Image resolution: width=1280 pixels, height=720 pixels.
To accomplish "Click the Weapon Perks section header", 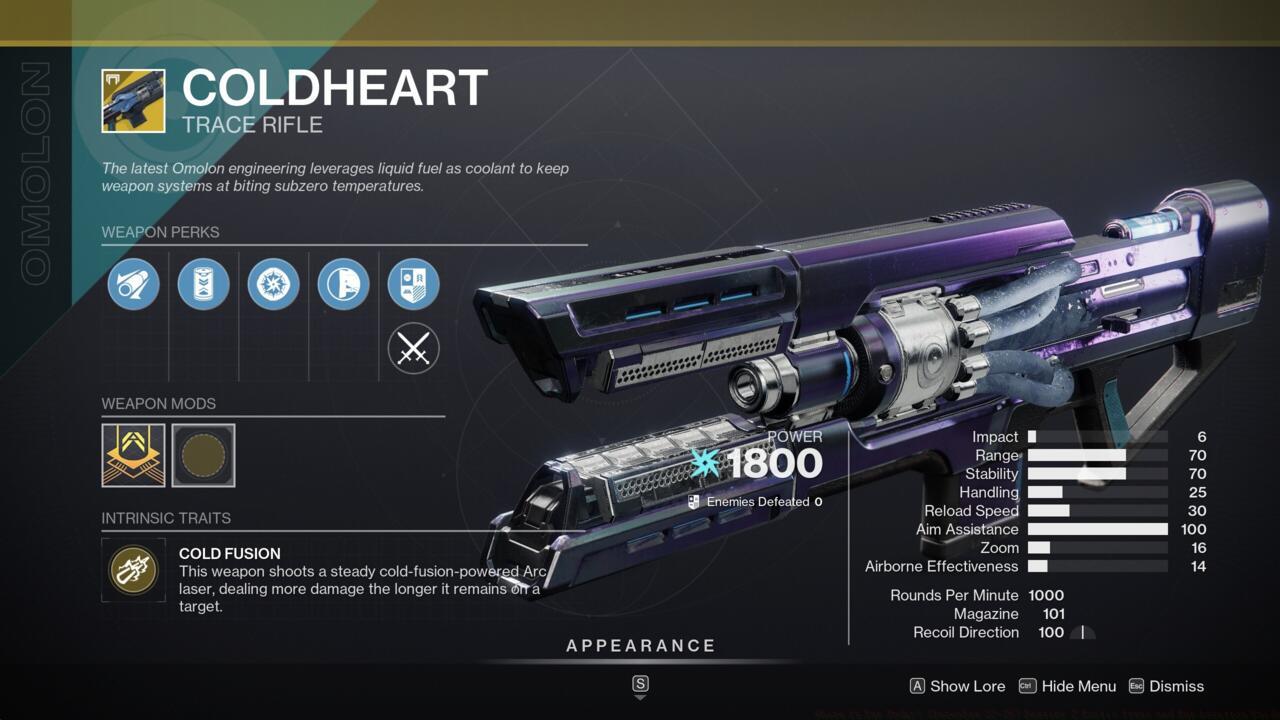I will click(x=161, y=232).
